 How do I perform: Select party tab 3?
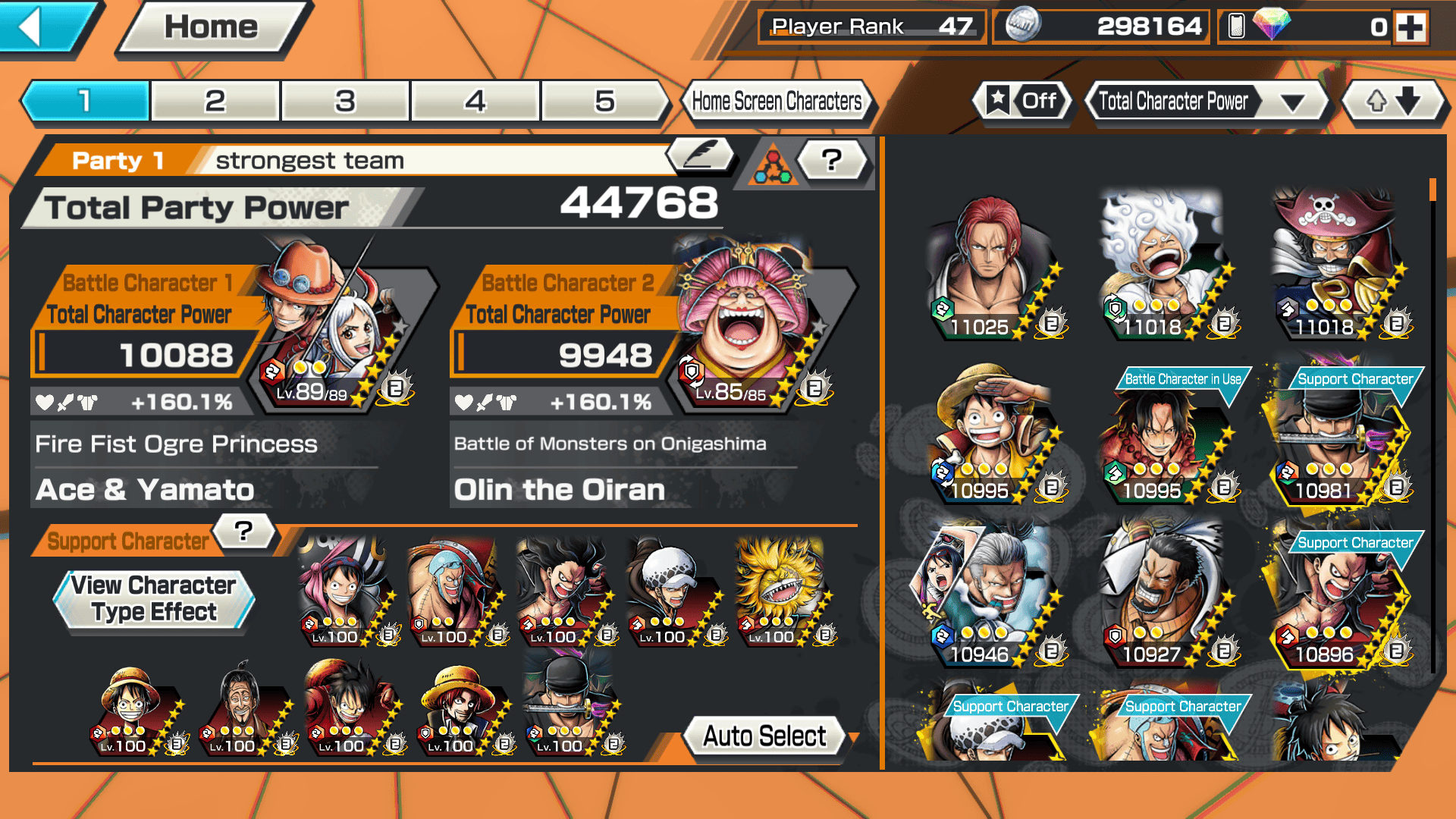point(345,101)
